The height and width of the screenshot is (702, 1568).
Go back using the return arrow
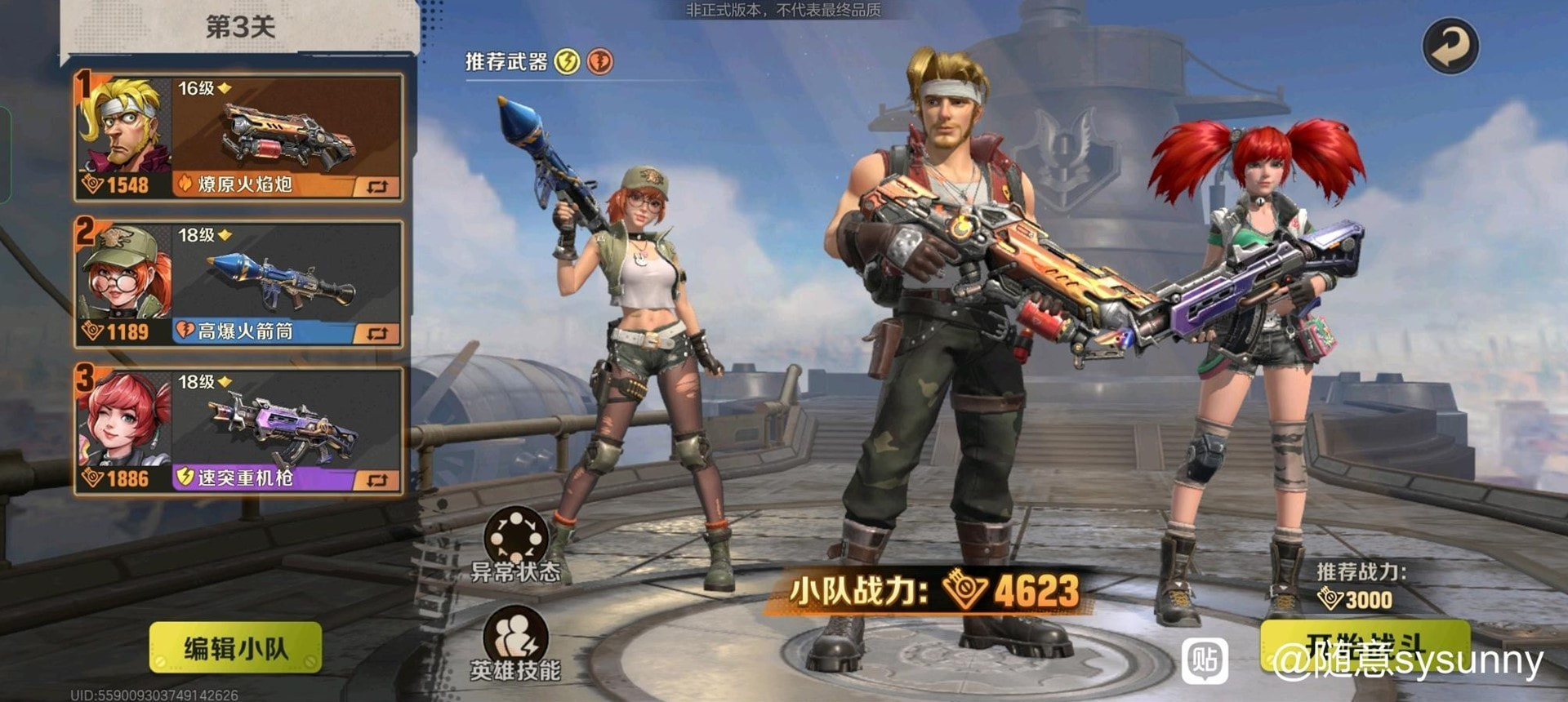1450,47
